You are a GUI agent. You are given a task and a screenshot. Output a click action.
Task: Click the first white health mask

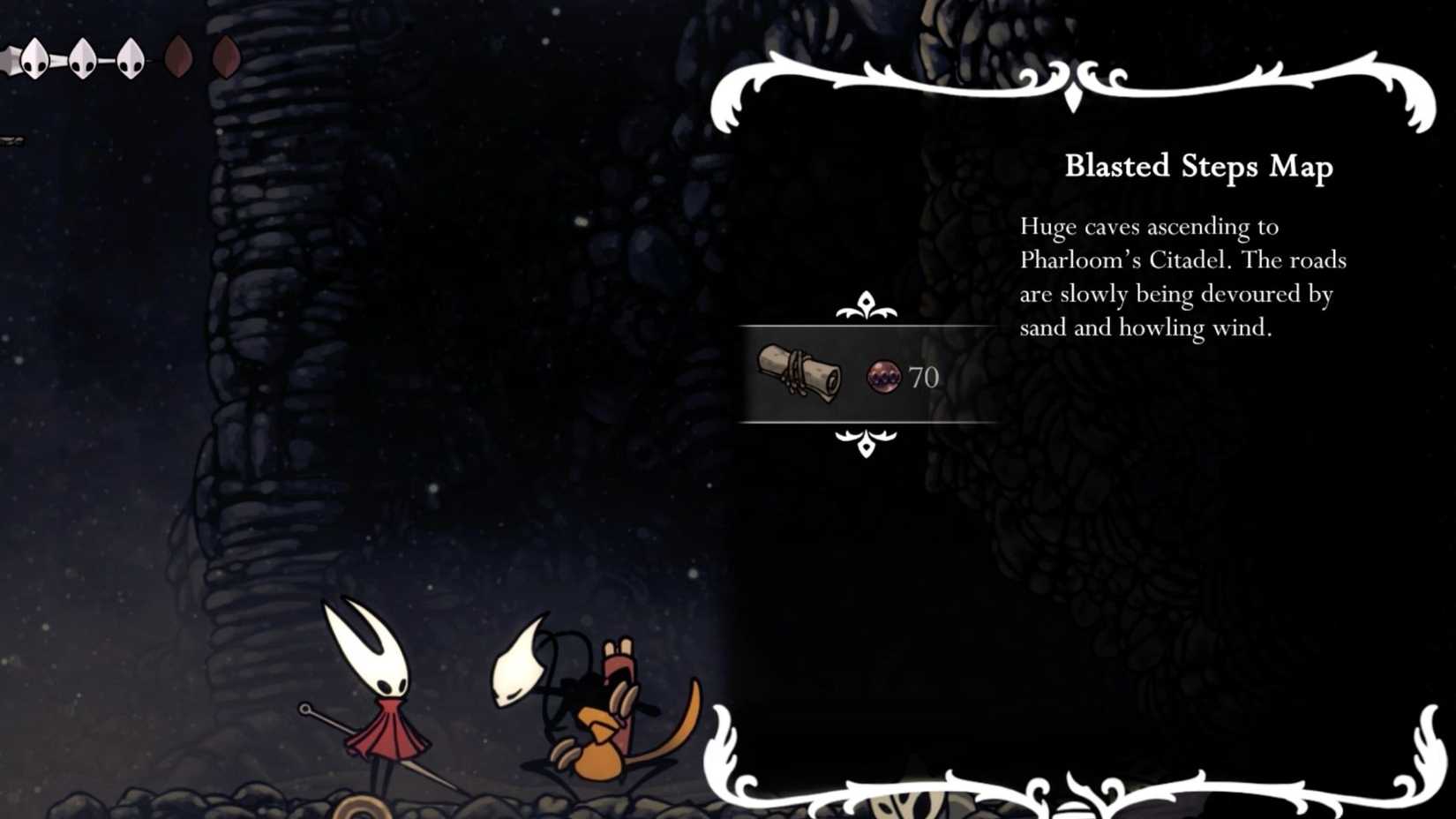click(35, 58)
